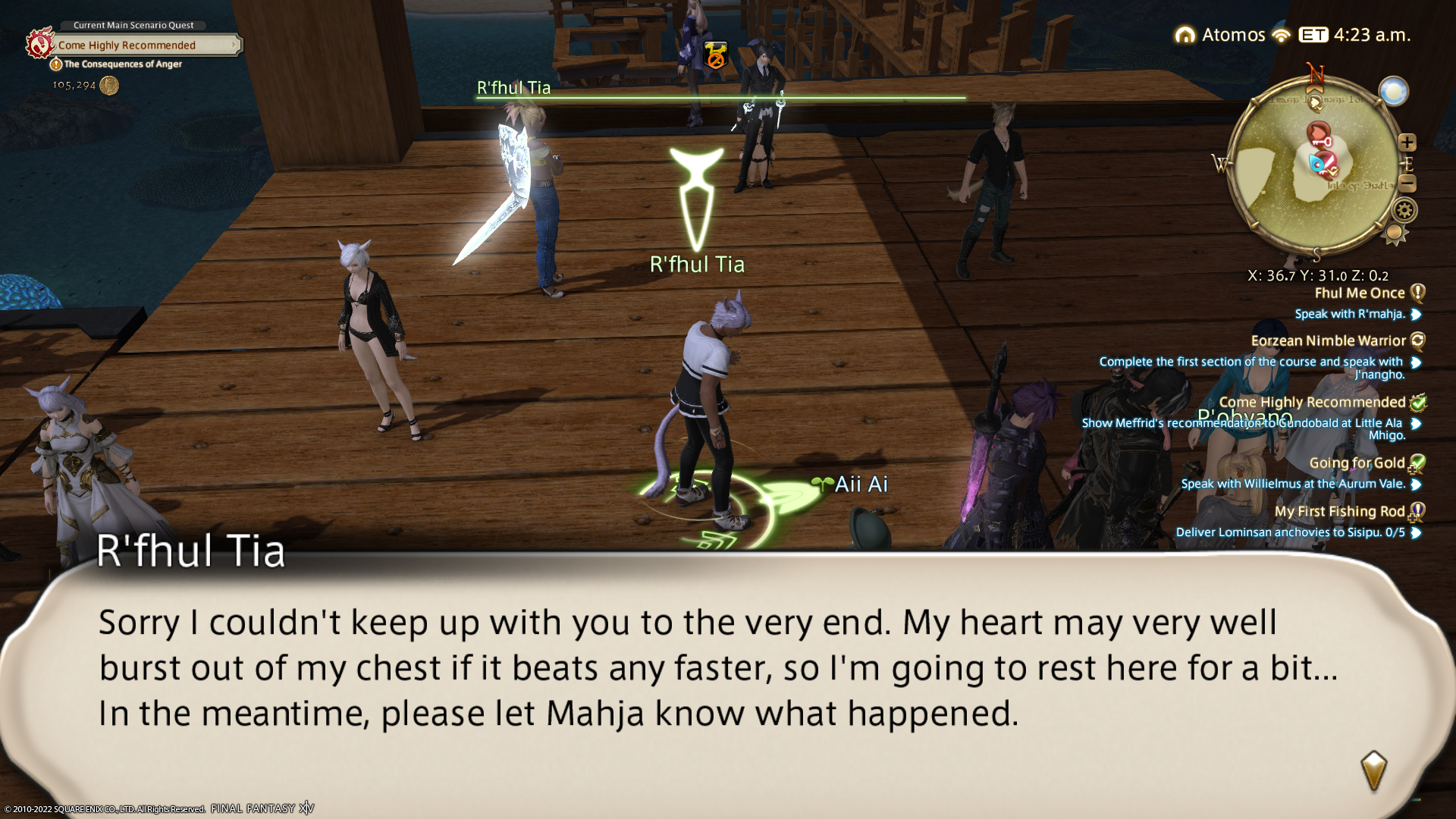Advance the R'fhul Tia dialogue with the gold arrow

[x=1373, y=771]
